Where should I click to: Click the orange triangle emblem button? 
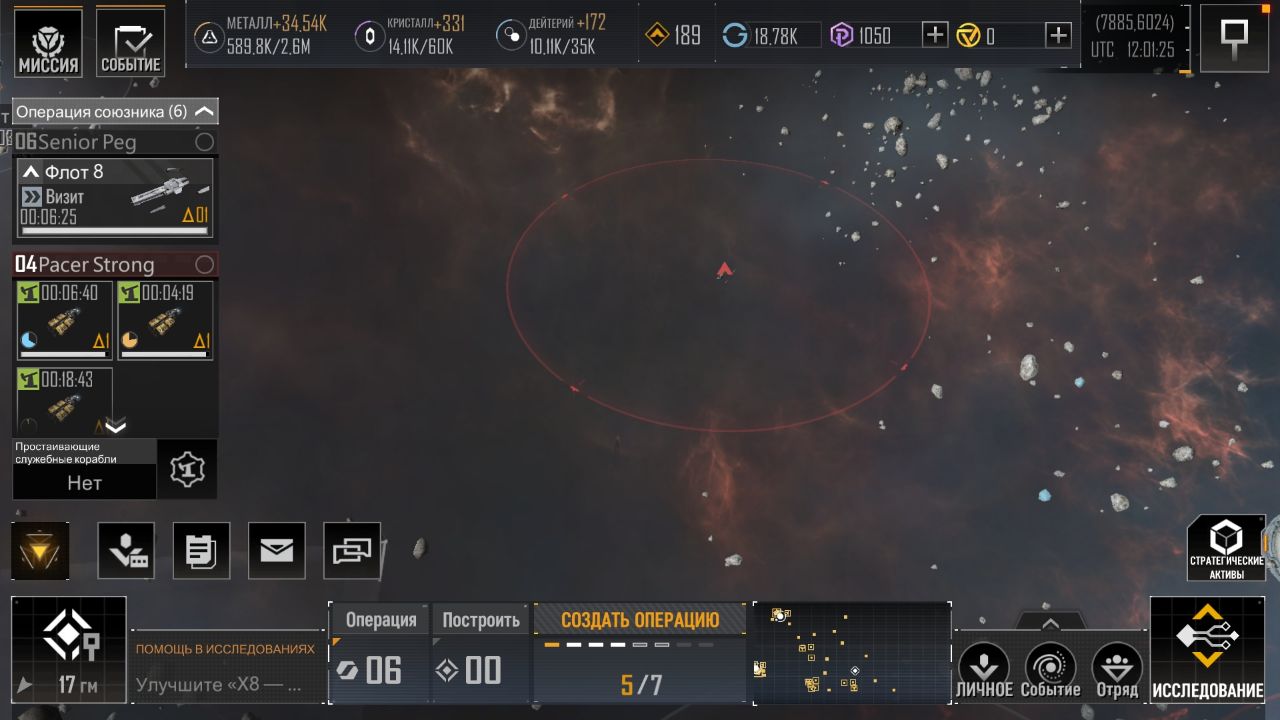[41, 550]
